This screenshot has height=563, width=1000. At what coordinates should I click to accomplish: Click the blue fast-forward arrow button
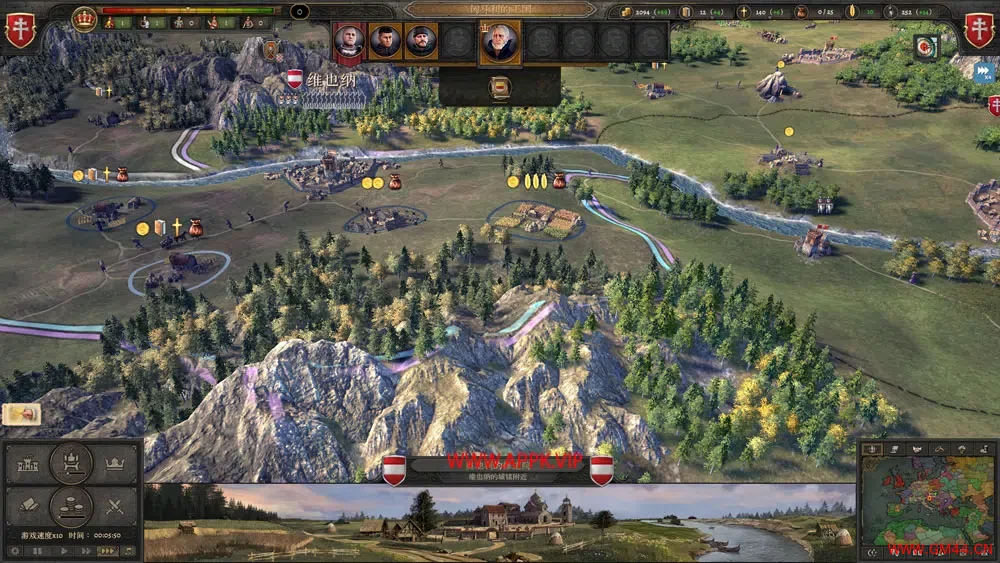point(984,71)
